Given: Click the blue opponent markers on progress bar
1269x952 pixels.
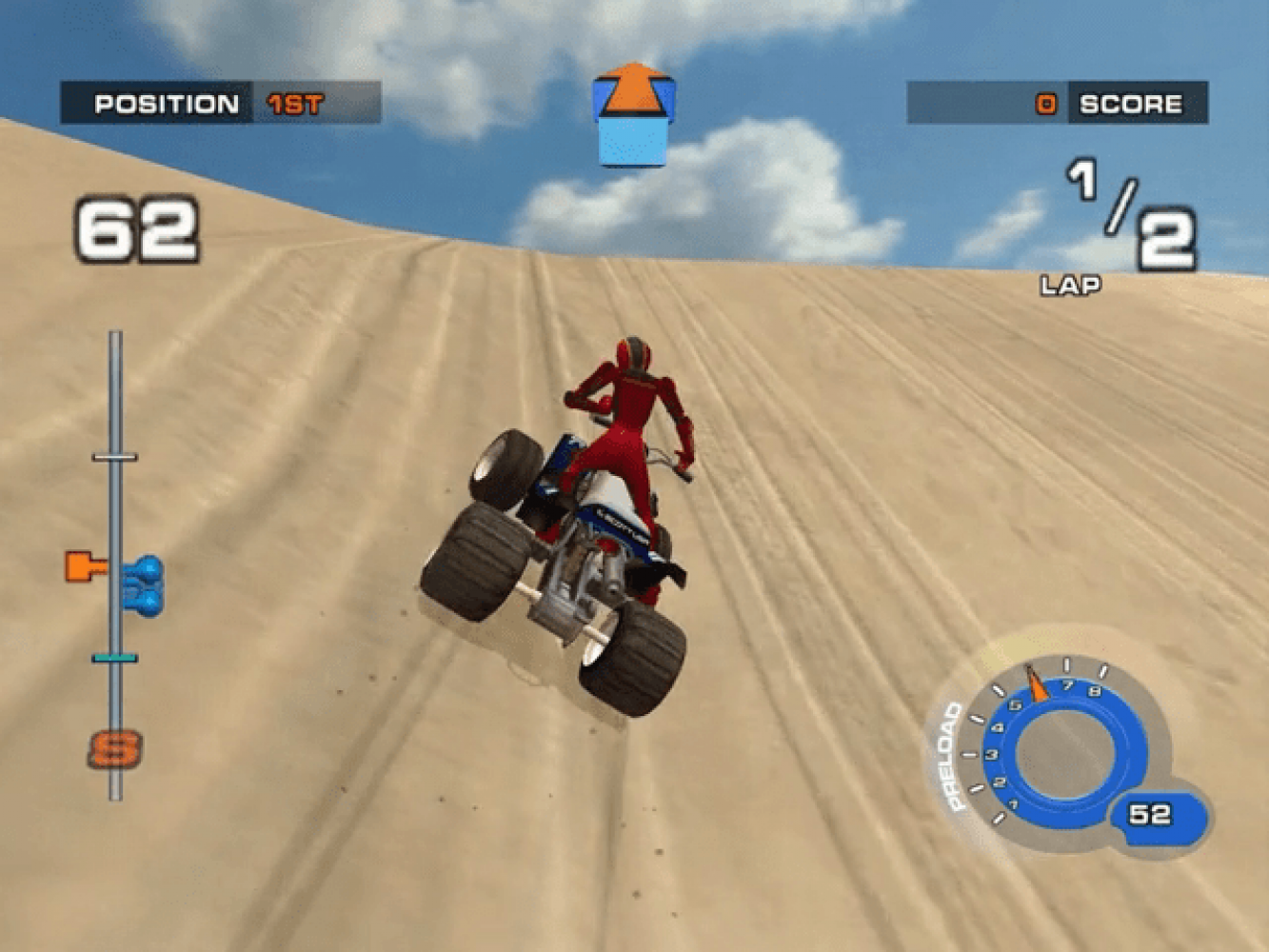Looking at the screenshot, I should tap(146, 585).
